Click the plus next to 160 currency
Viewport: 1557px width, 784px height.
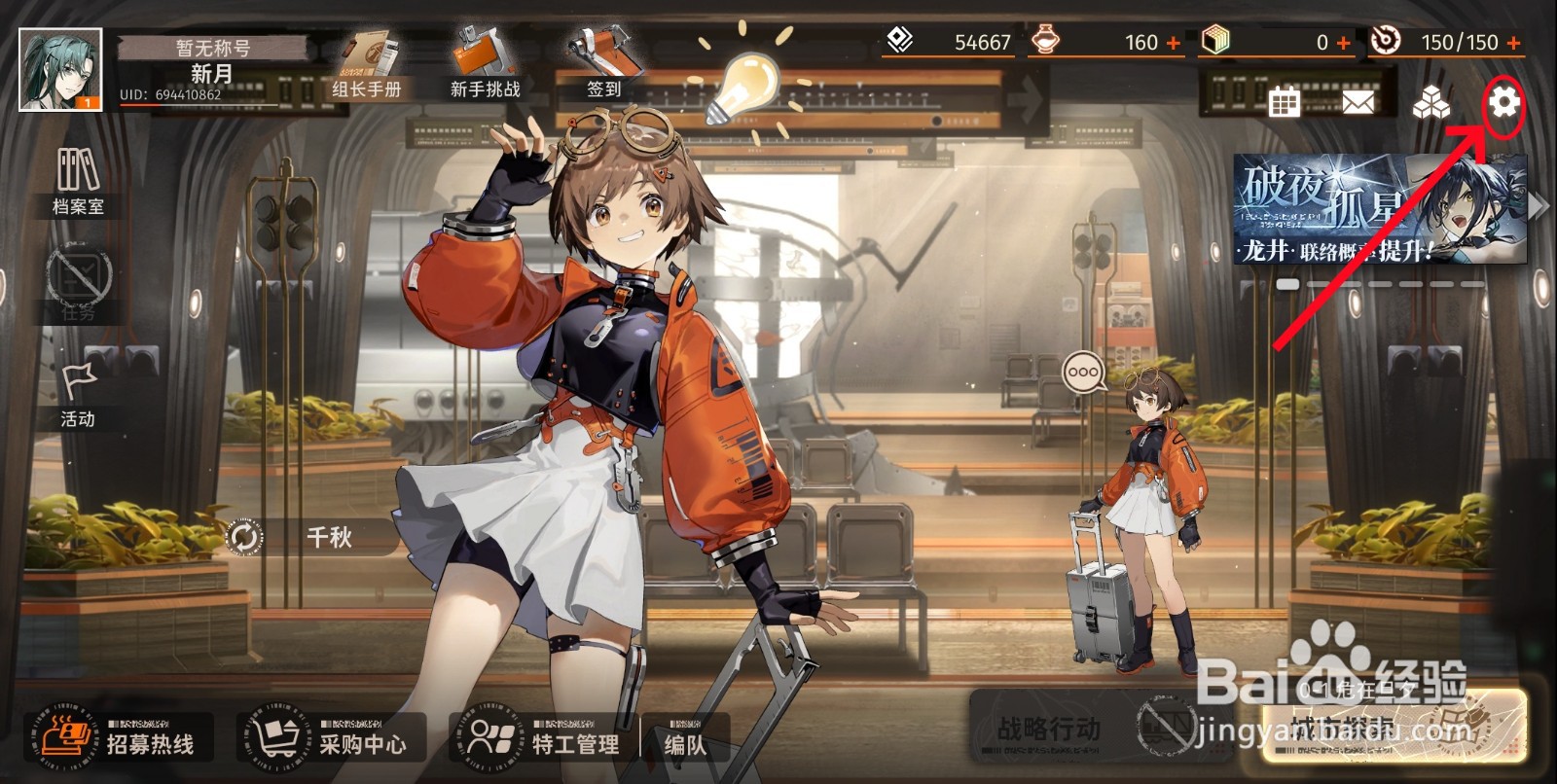pos(1174,43)
